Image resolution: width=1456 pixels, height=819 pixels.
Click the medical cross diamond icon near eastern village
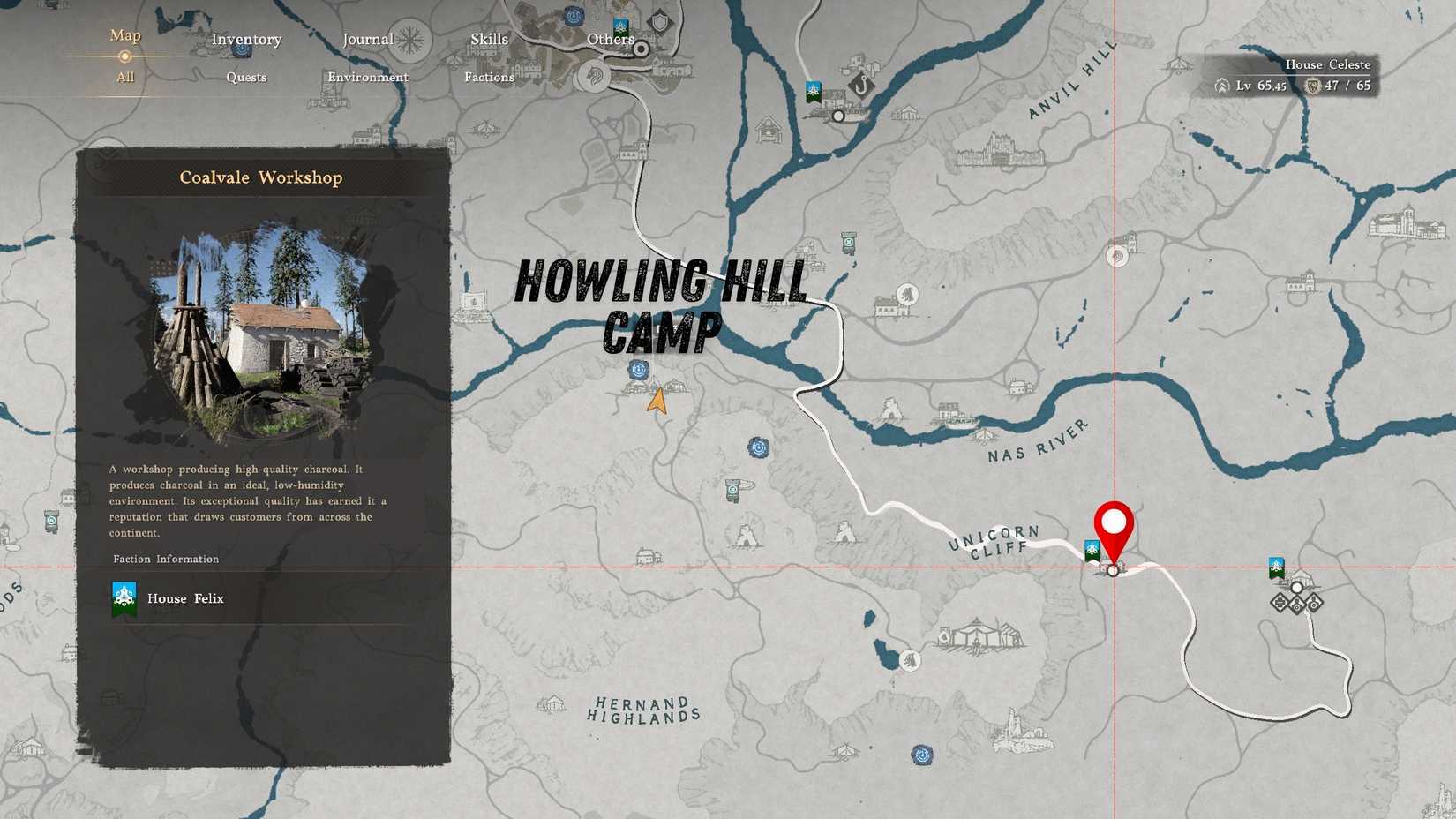[x=1278, y=604]
